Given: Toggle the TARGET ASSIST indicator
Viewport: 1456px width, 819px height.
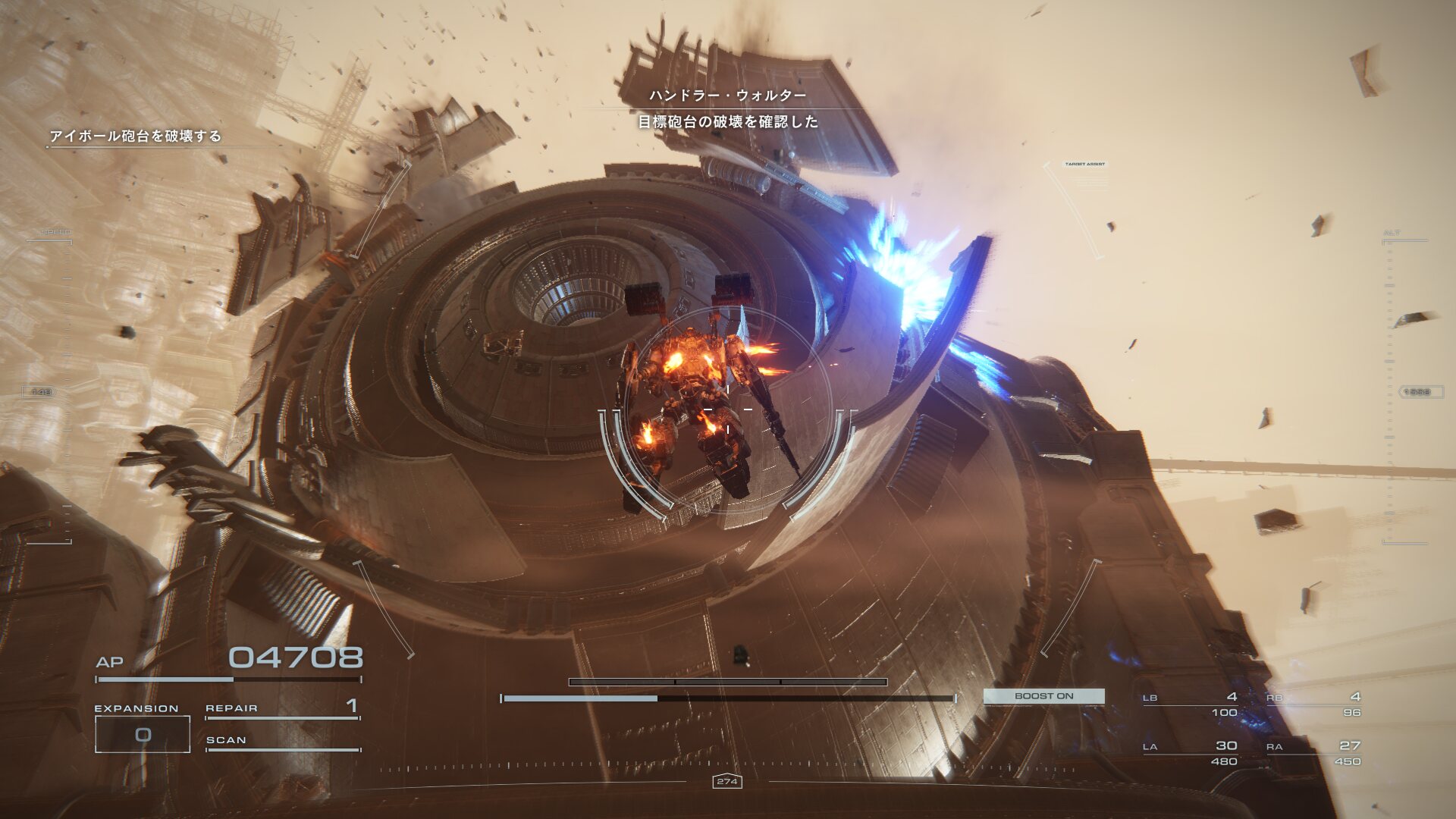Looking at the screenshot, I should (1084, 165).
